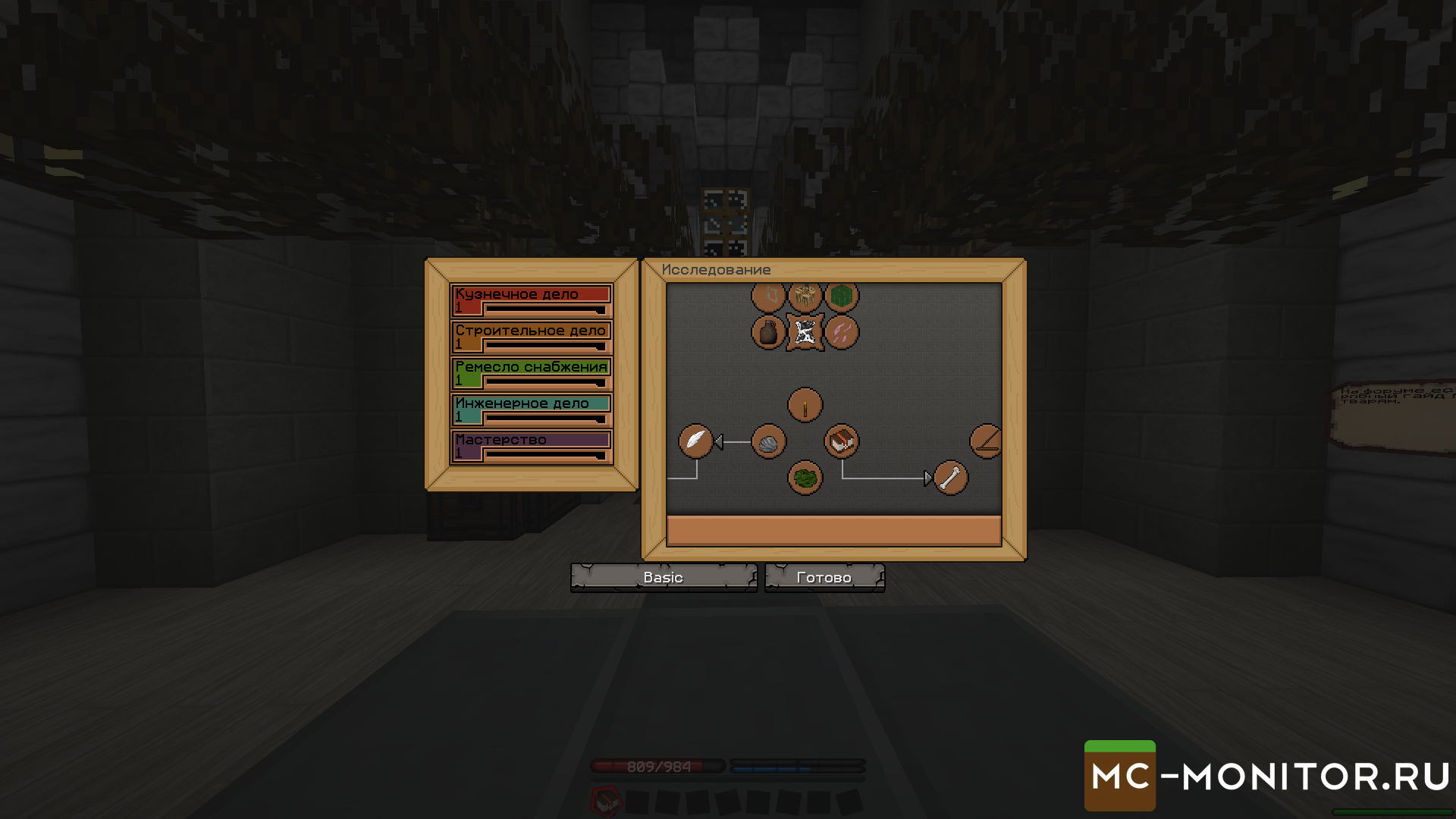The height and width of the screenshot is (819, 1456).
Task: Select the thatch straw research node
Action: tap(805, 296)
